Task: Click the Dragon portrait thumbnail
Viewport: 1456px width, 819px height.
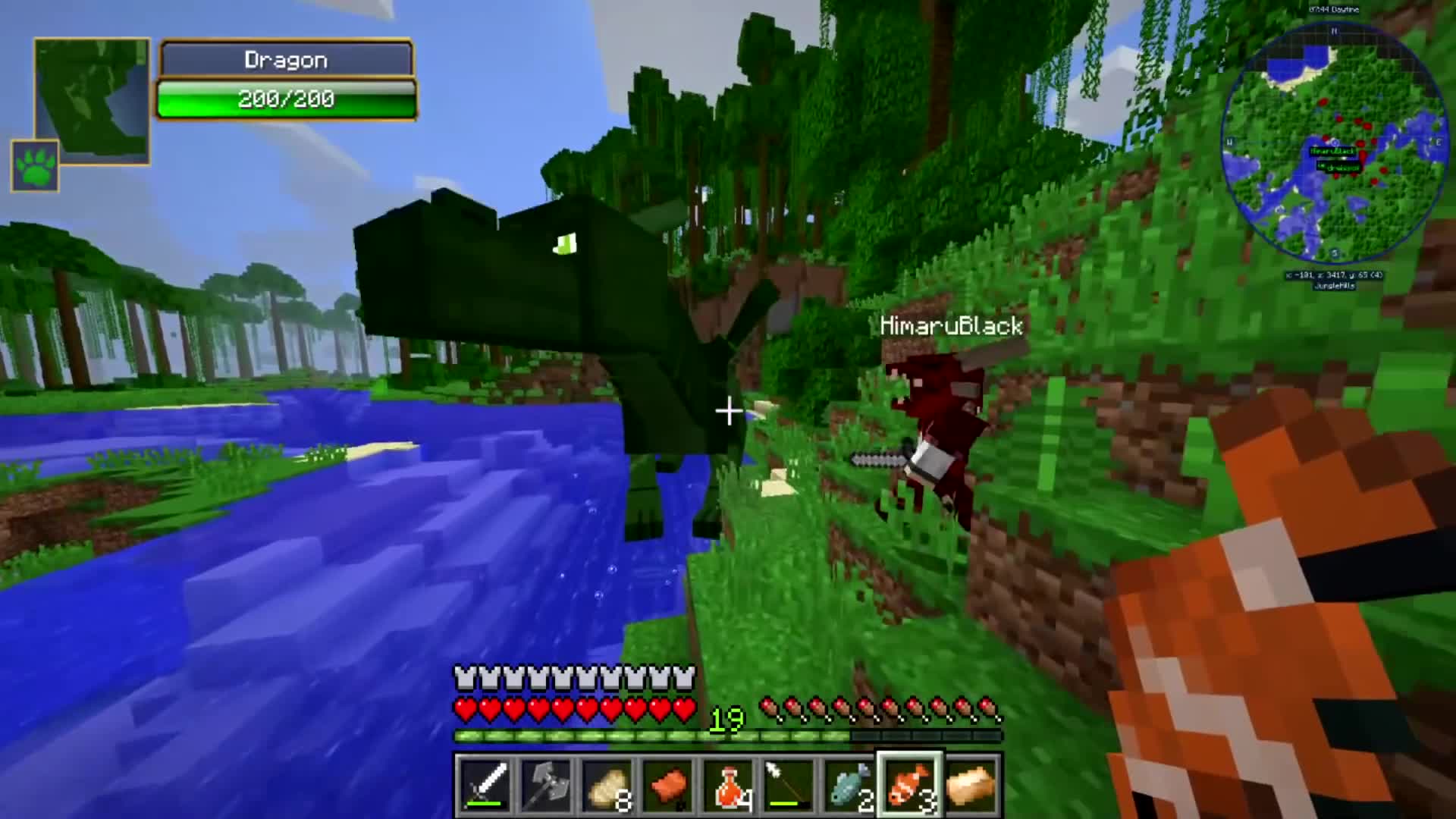Action: [92, 99]
